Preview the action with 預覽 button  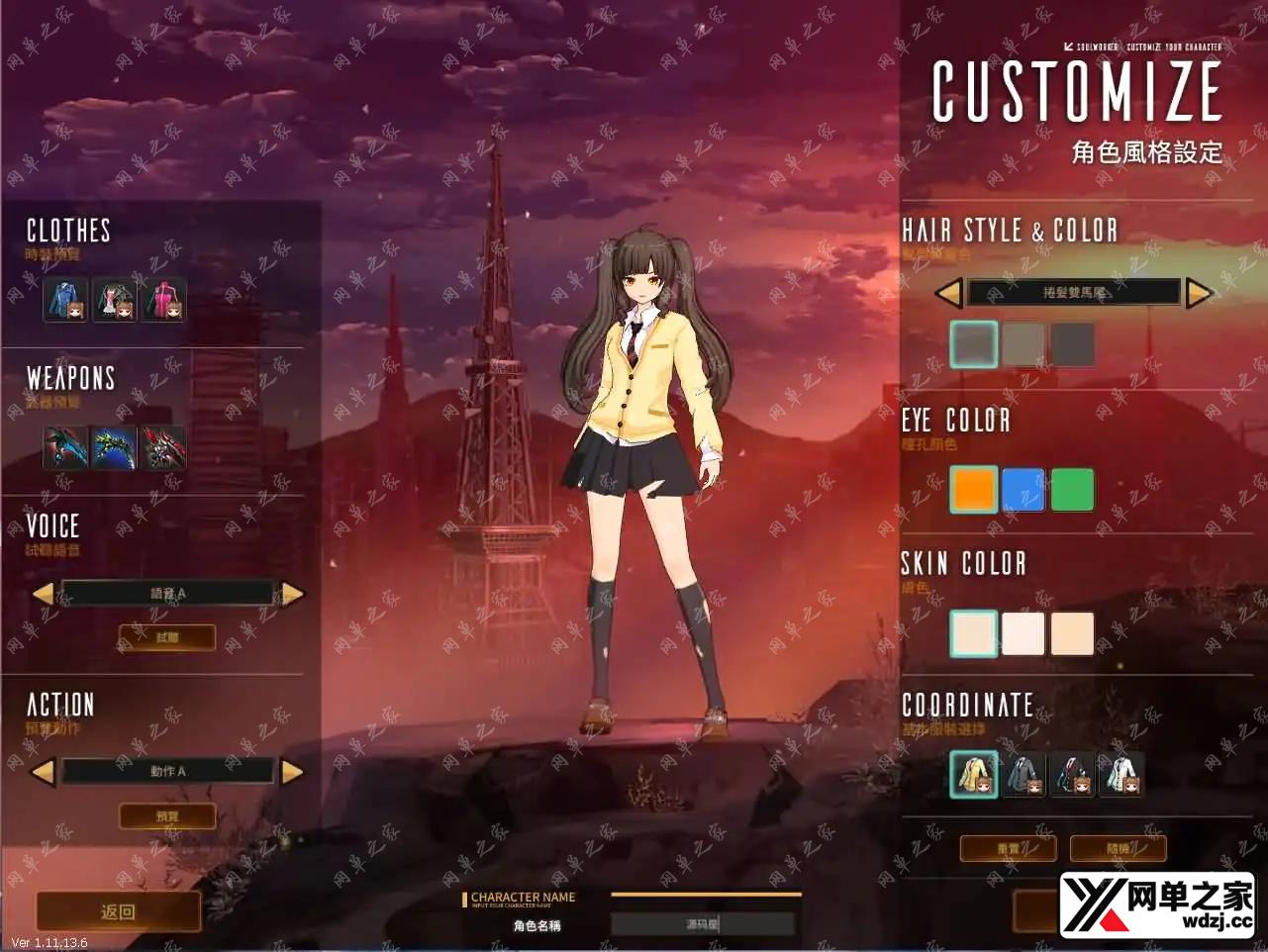(x=167, y=816)
